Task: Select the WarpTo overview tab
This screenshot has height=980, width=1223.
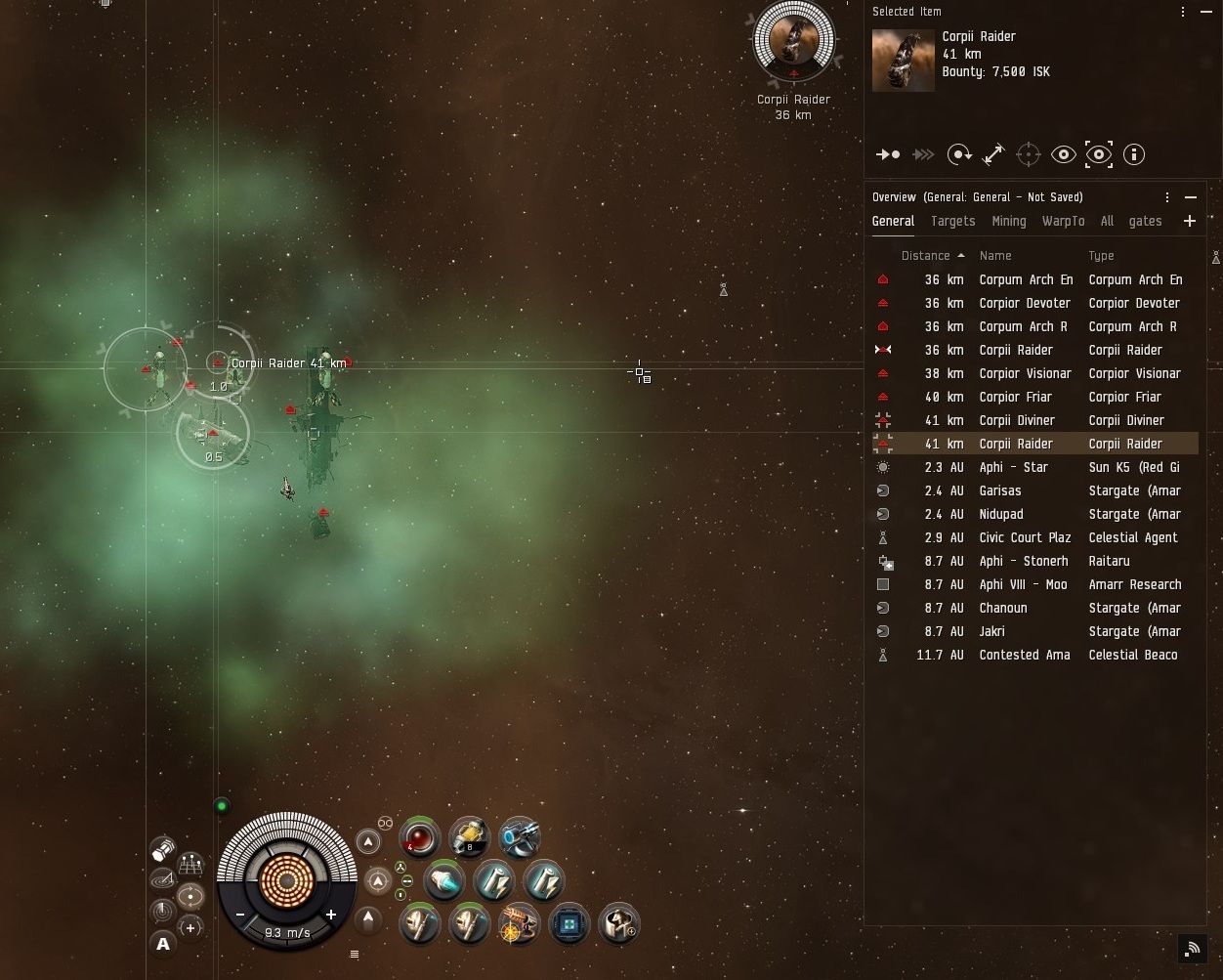Action: click(1063, 222)
